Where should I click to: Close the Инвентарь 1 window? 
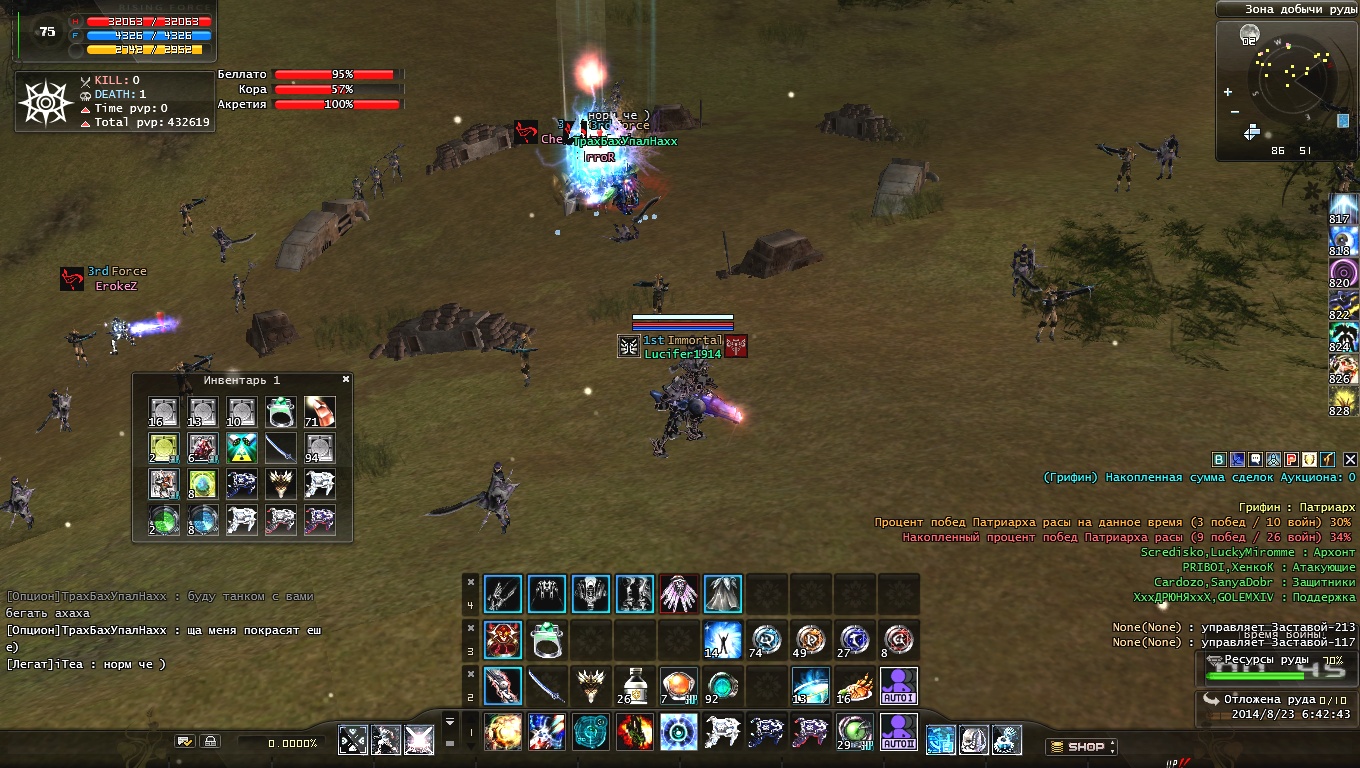346,380
